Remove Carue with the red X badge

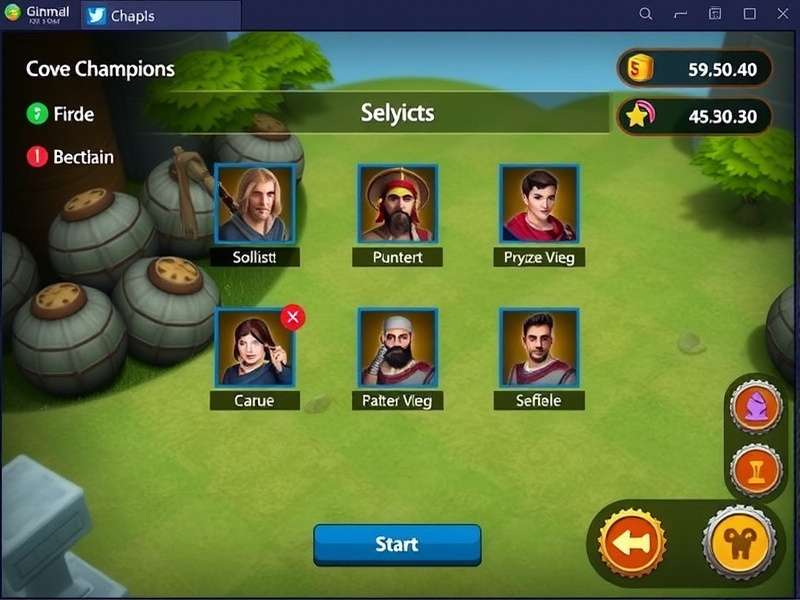(x=293, y=318)
